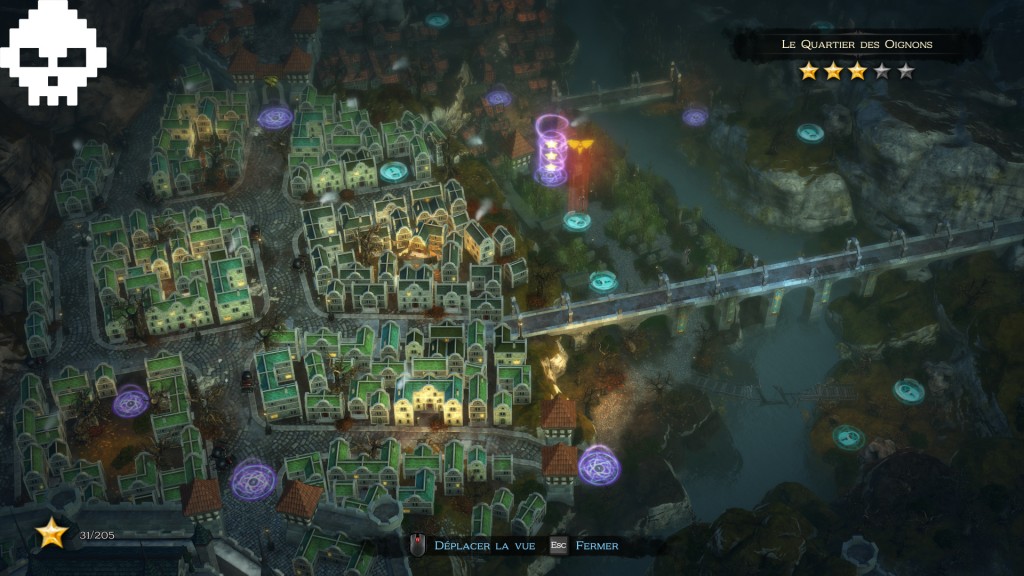Close the map with Fermer
The width and height of the screenshot is (1024, 576).
pos(596,545)
